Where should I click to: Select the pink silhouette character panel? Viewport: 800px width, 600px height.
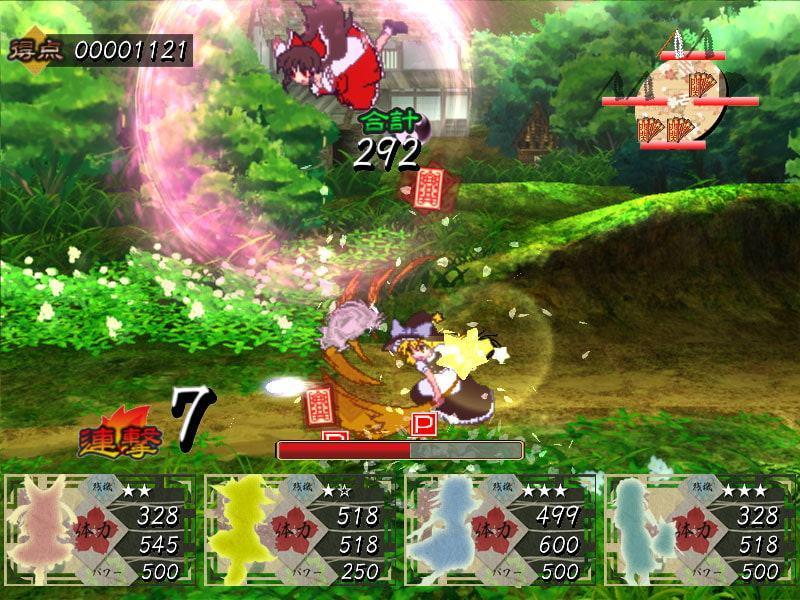pyautogui.click(x=99, y=529)
